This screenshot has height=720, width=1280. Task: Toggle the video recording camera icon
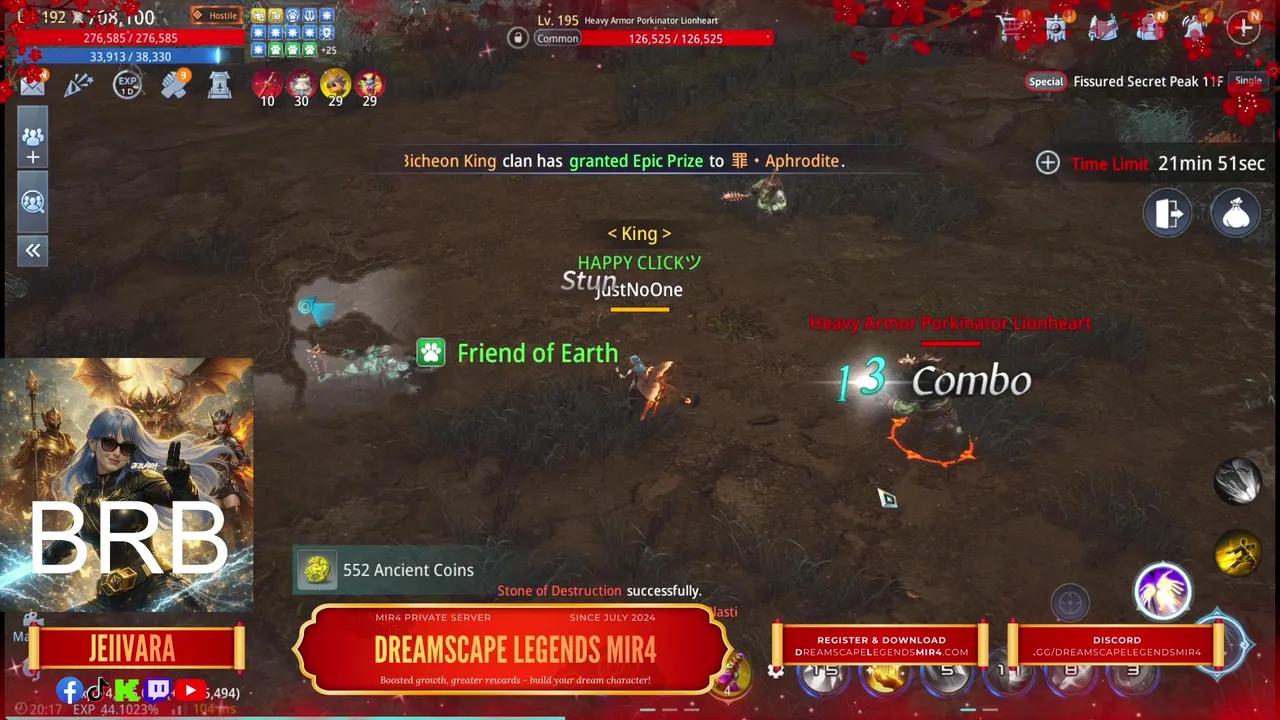[33, 618]
